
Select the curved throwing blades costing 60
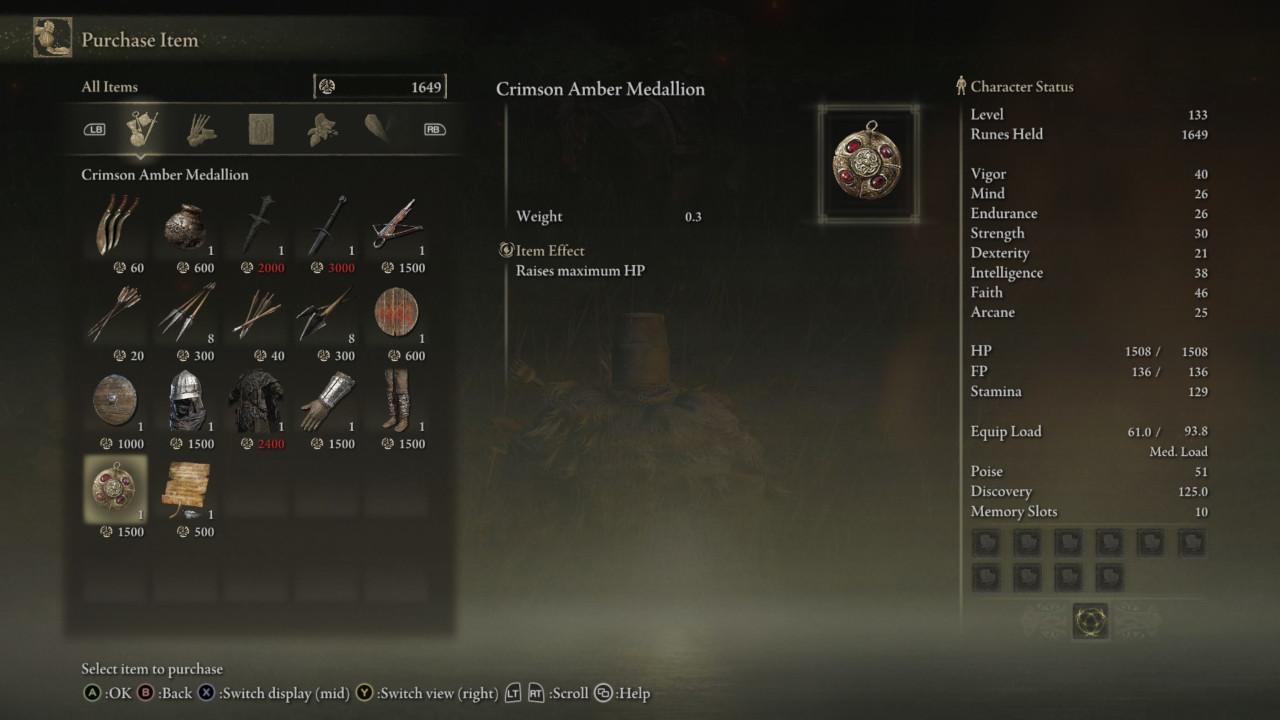(115, 225)
